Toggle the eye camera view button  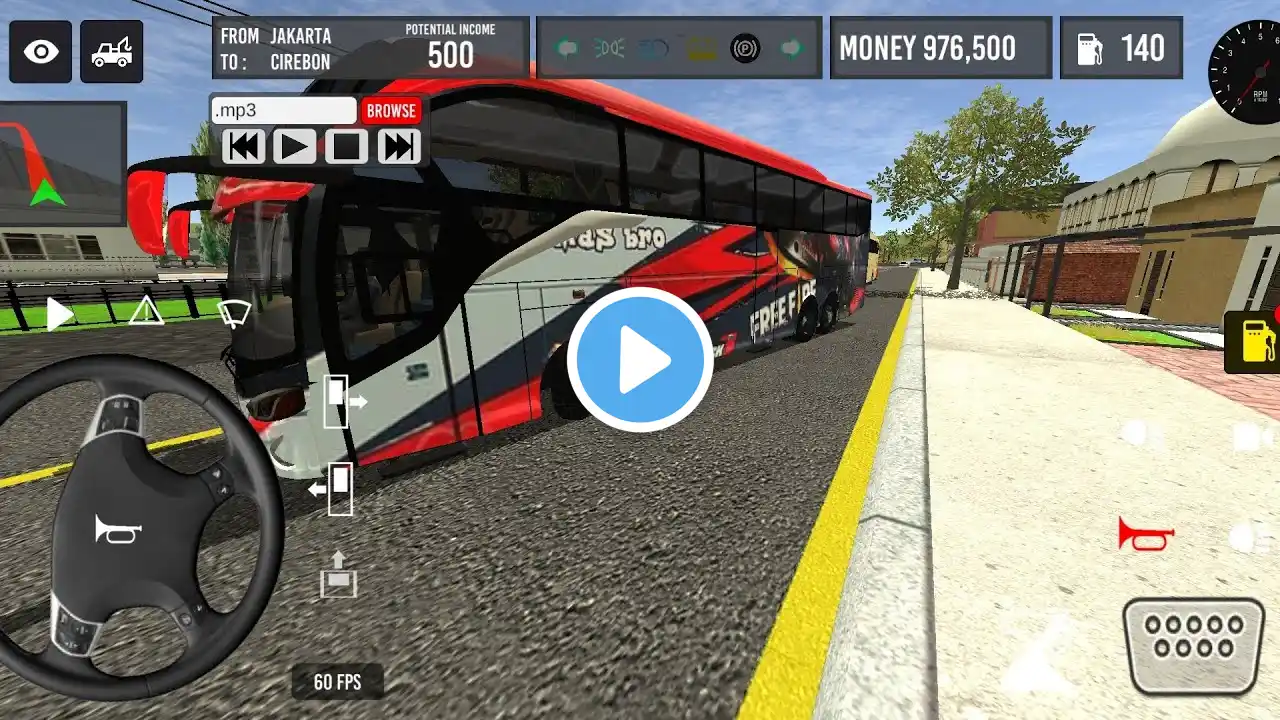pos(41,51)
